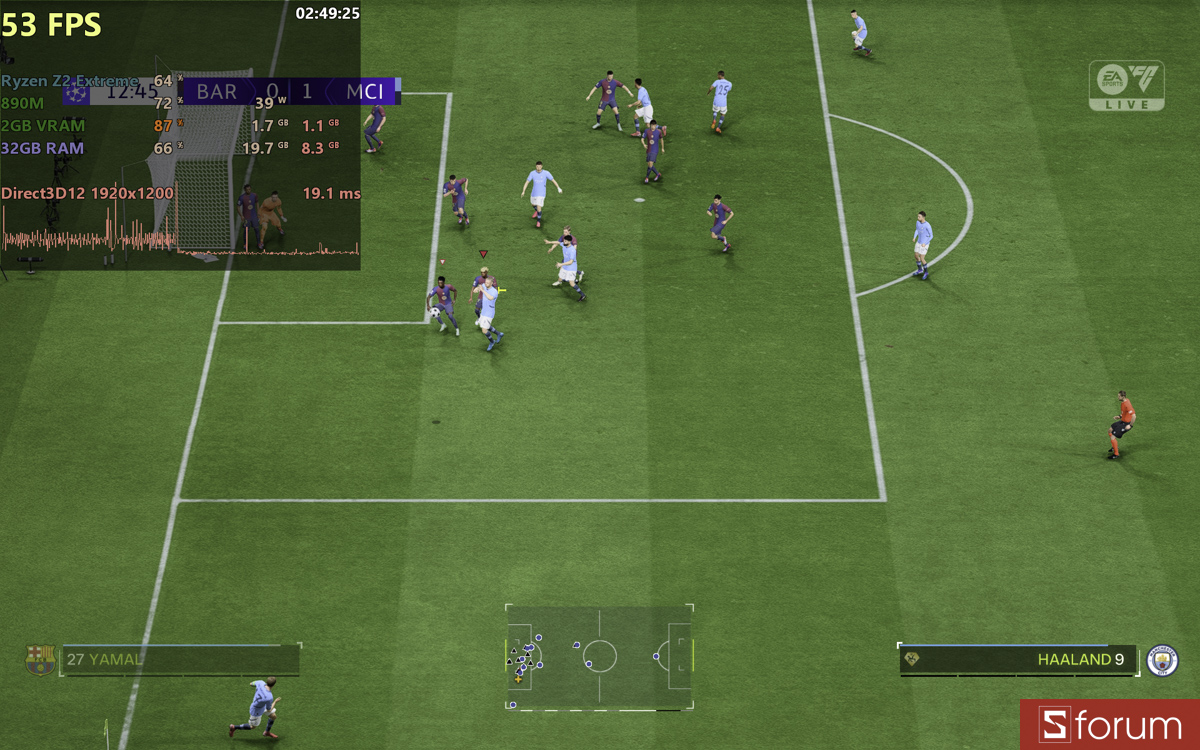Click the pitch radar minimap
The width and height of the screenshot is (1200, 750).
pyautogui.click(x=599, y=657)
